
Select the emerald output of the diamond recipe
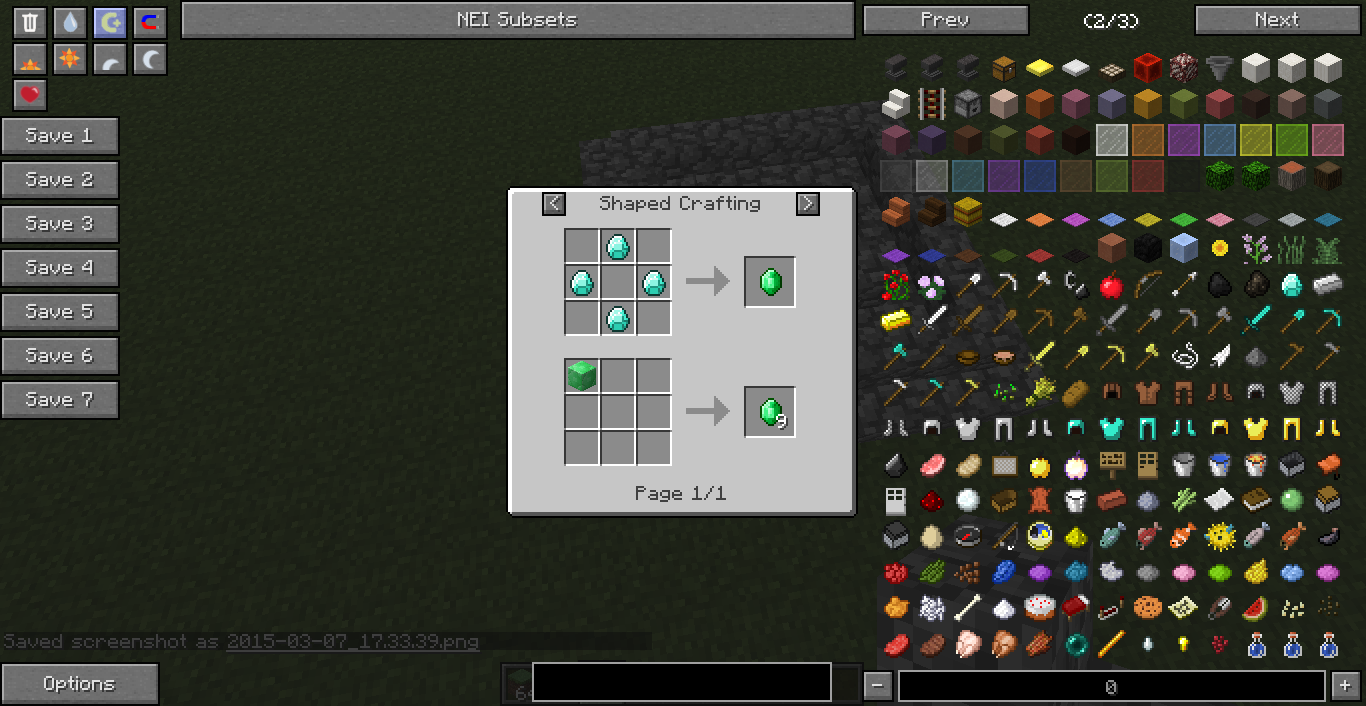(x=770, y=282)
